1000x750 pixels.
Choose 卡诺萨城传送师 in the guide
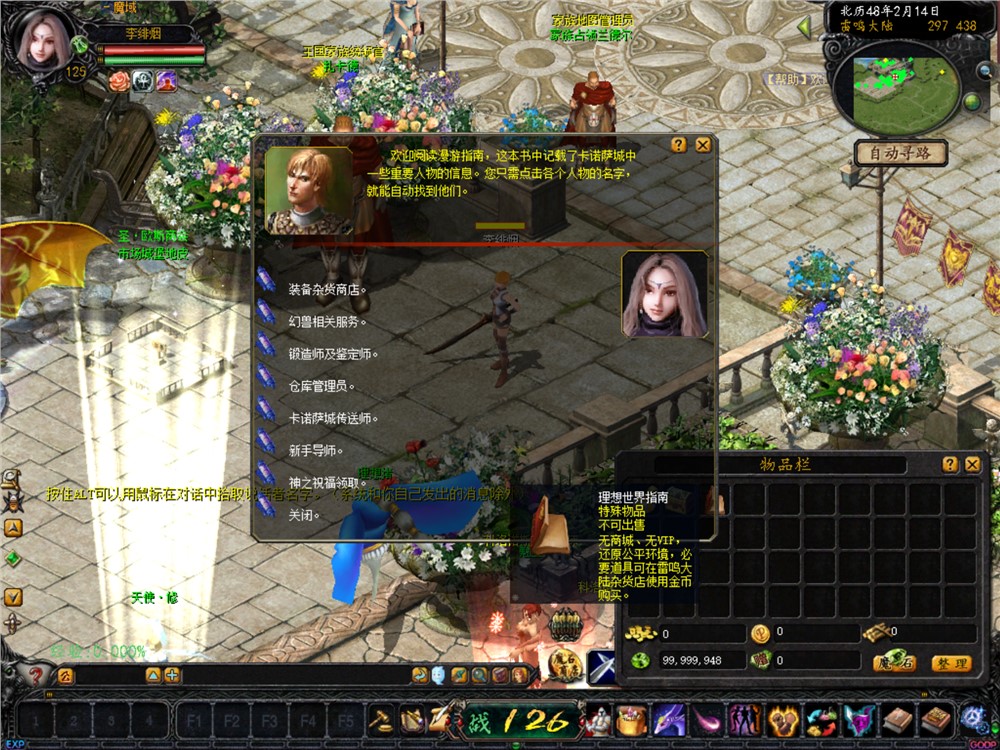click(333, 418)
